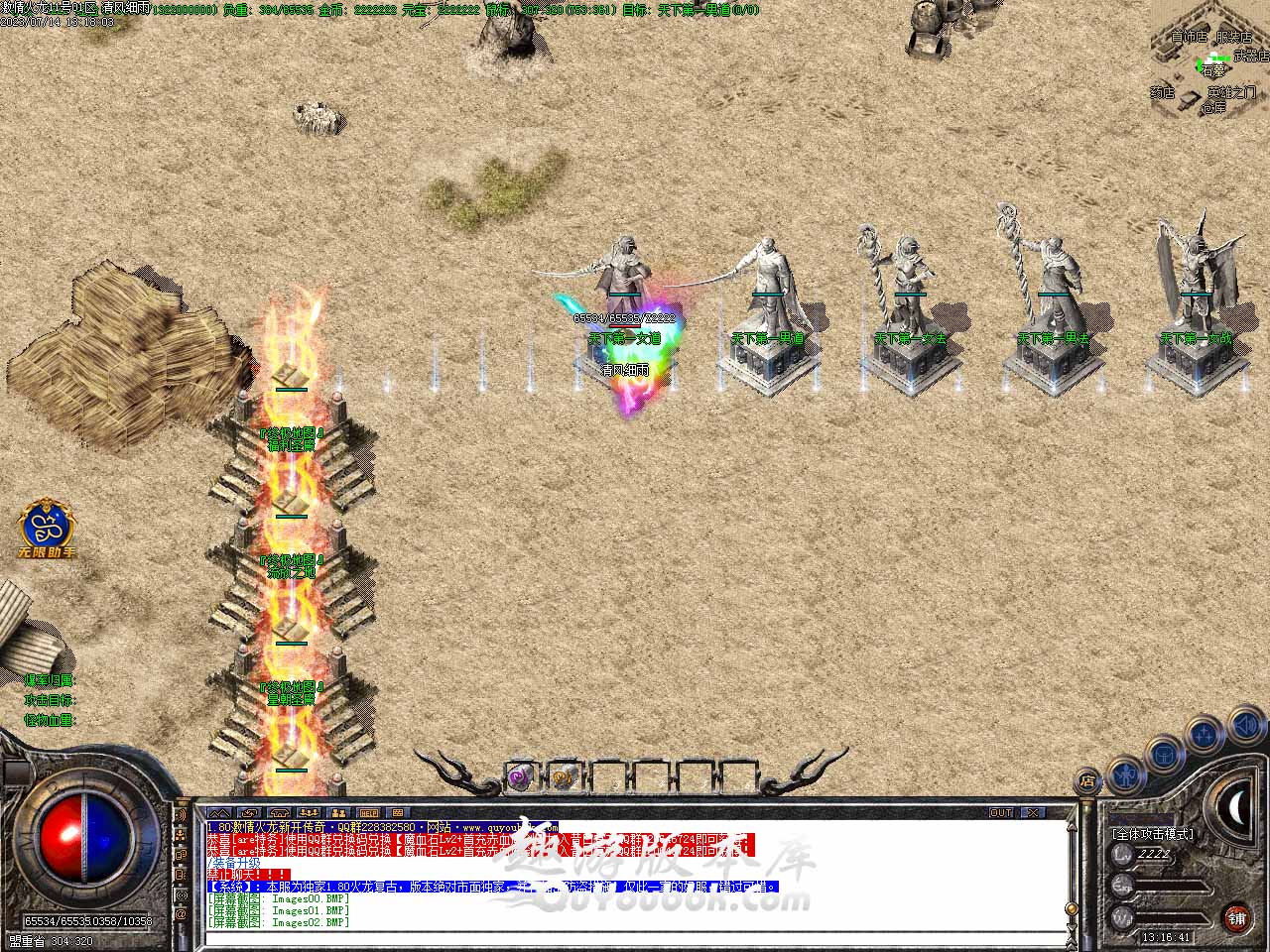
Task: Switch attack mode via 全体攻击模式 label
Action: coord(1153,834)
